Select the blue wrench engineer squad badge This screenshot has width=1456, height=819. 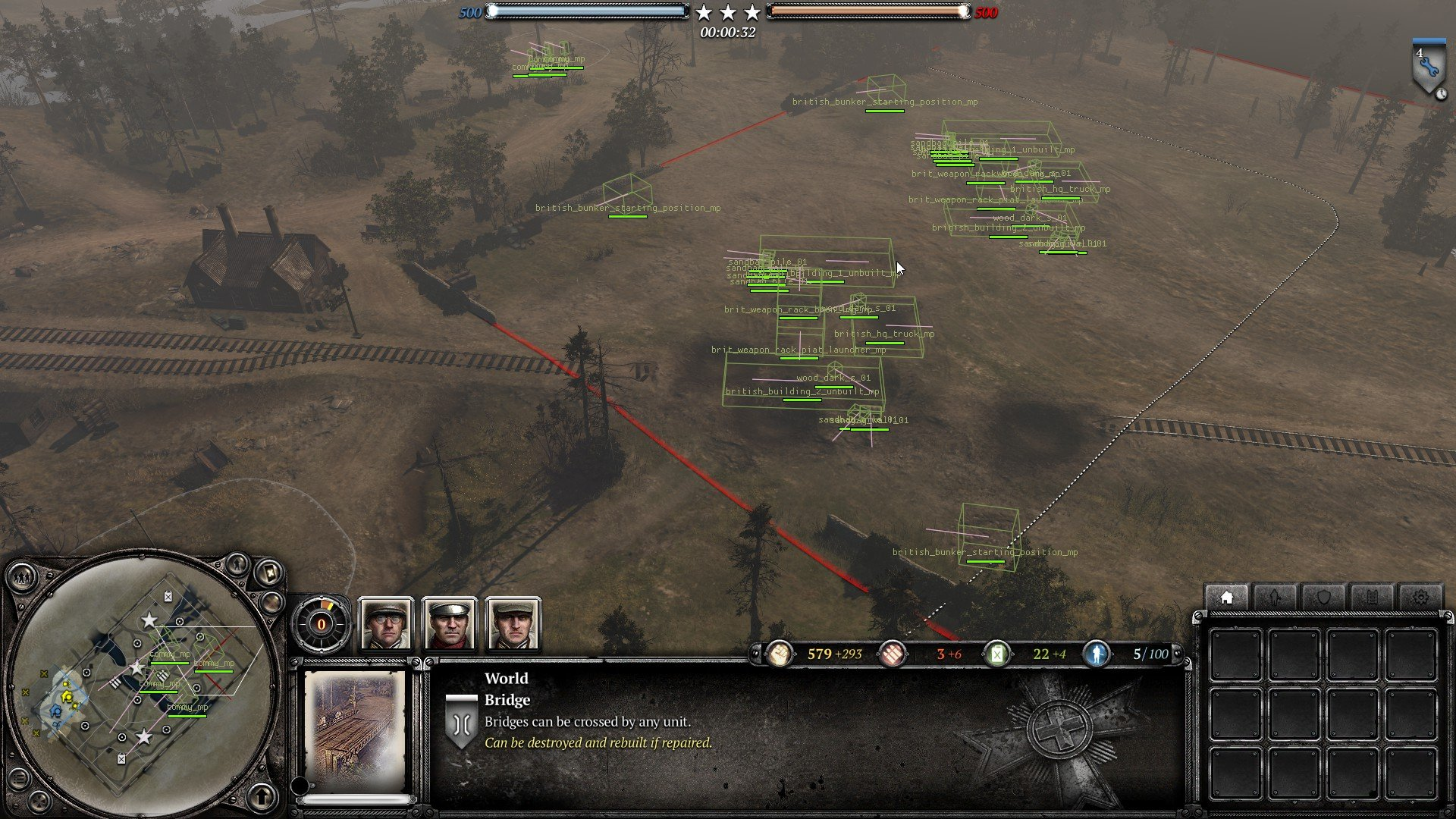(x=1428, y=68)
